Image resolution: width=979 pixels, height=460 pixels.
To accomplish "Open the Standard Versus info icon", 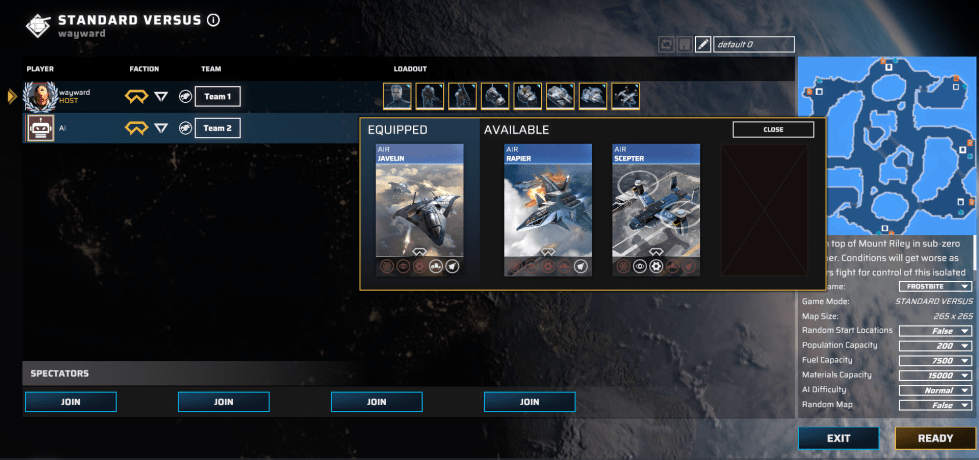I will pyautogui.click(x=214, y=20).
